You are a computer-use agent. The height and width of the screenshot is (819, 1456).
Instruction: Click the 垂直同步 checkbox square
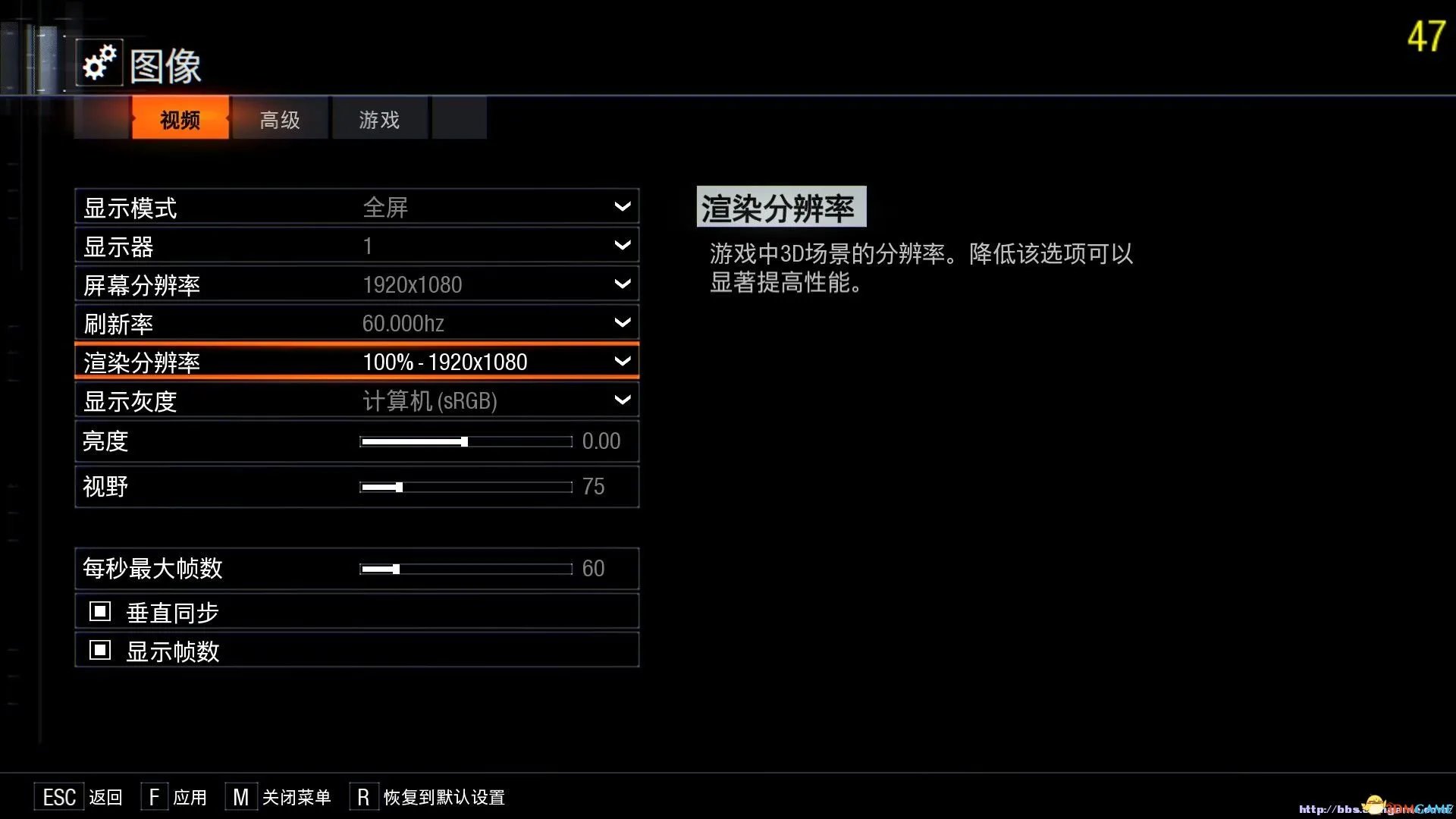point(99,610)
